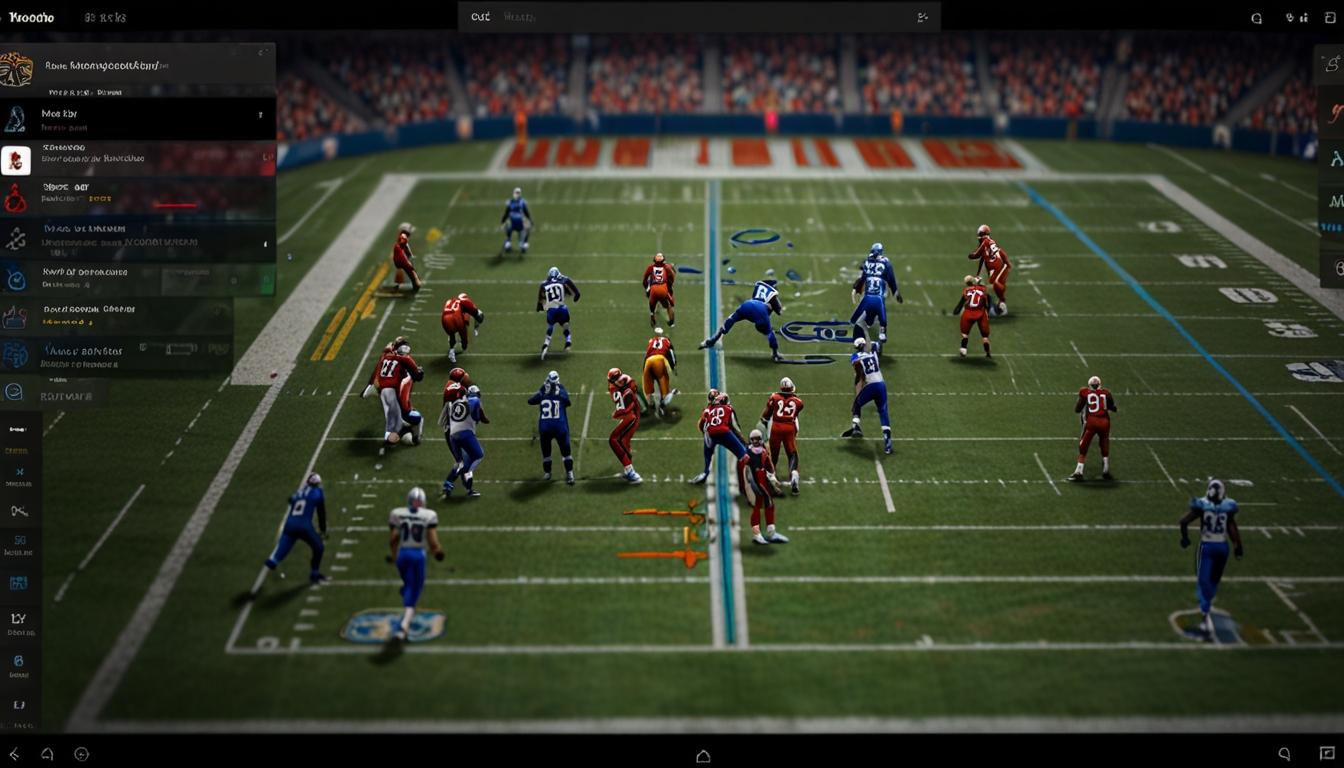Click the blue X icon in left sidebar
Viewport: 1344px width, 768px height.
tap(19, 472)
